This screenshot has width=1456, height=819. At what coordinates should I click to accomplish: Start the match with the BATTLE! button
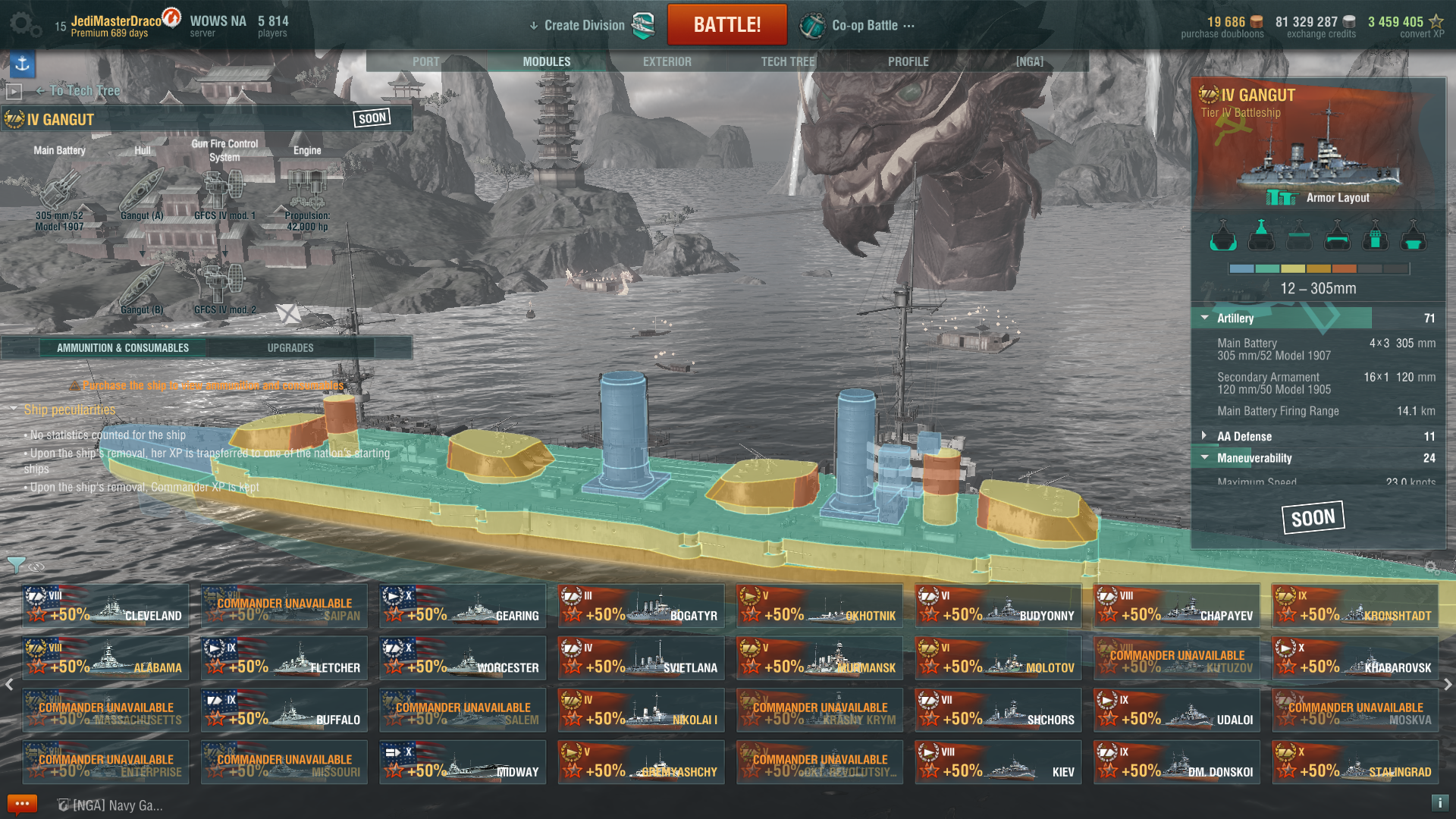726,25
